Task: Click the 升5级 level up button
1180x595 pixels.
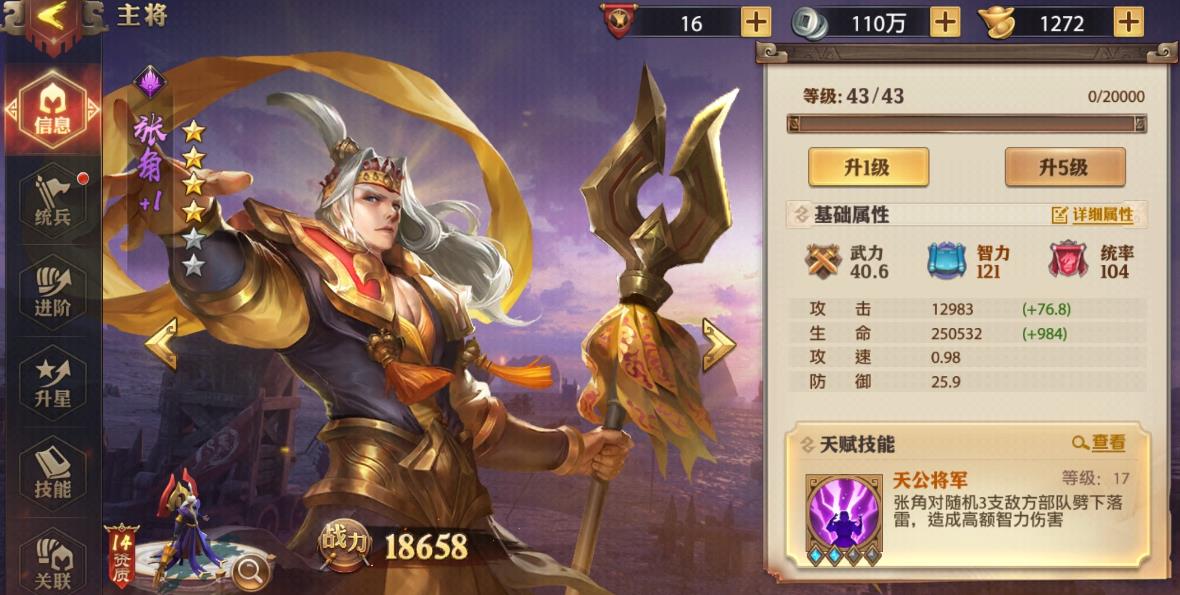Action: [1064, 167]
